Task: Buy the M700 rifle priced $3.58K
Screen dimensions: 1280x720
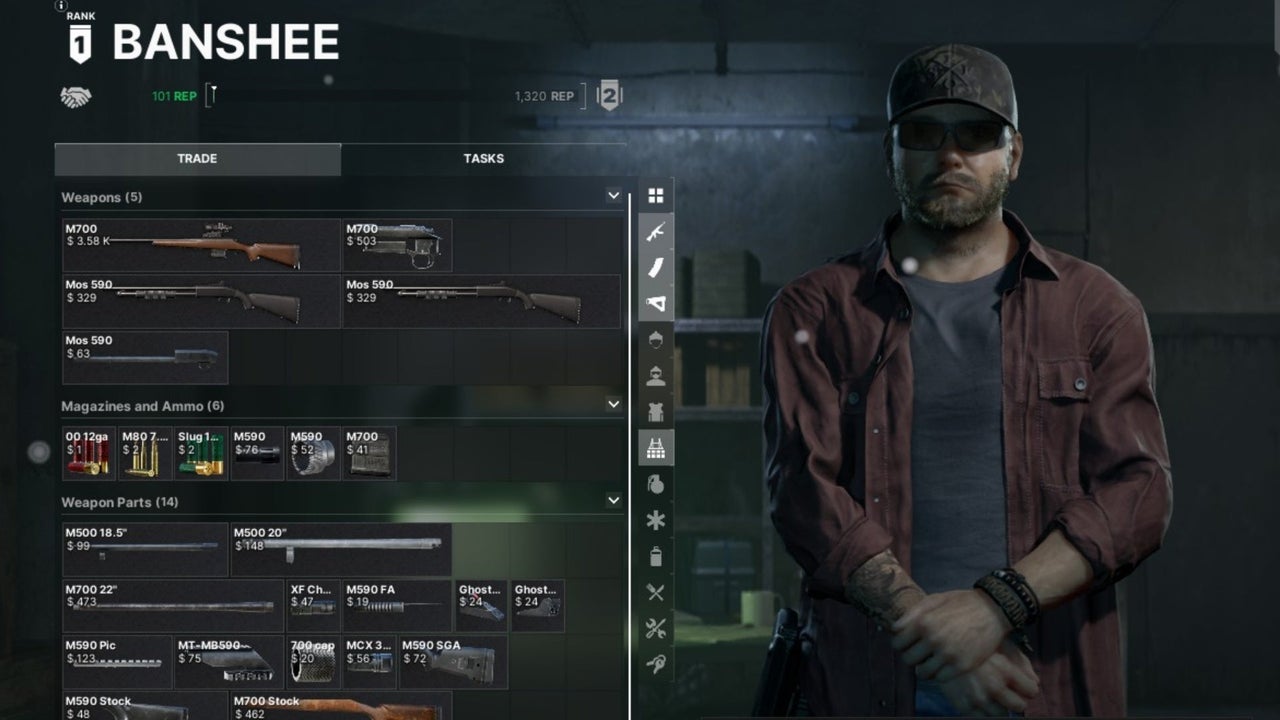Action: tap(201, 246)
